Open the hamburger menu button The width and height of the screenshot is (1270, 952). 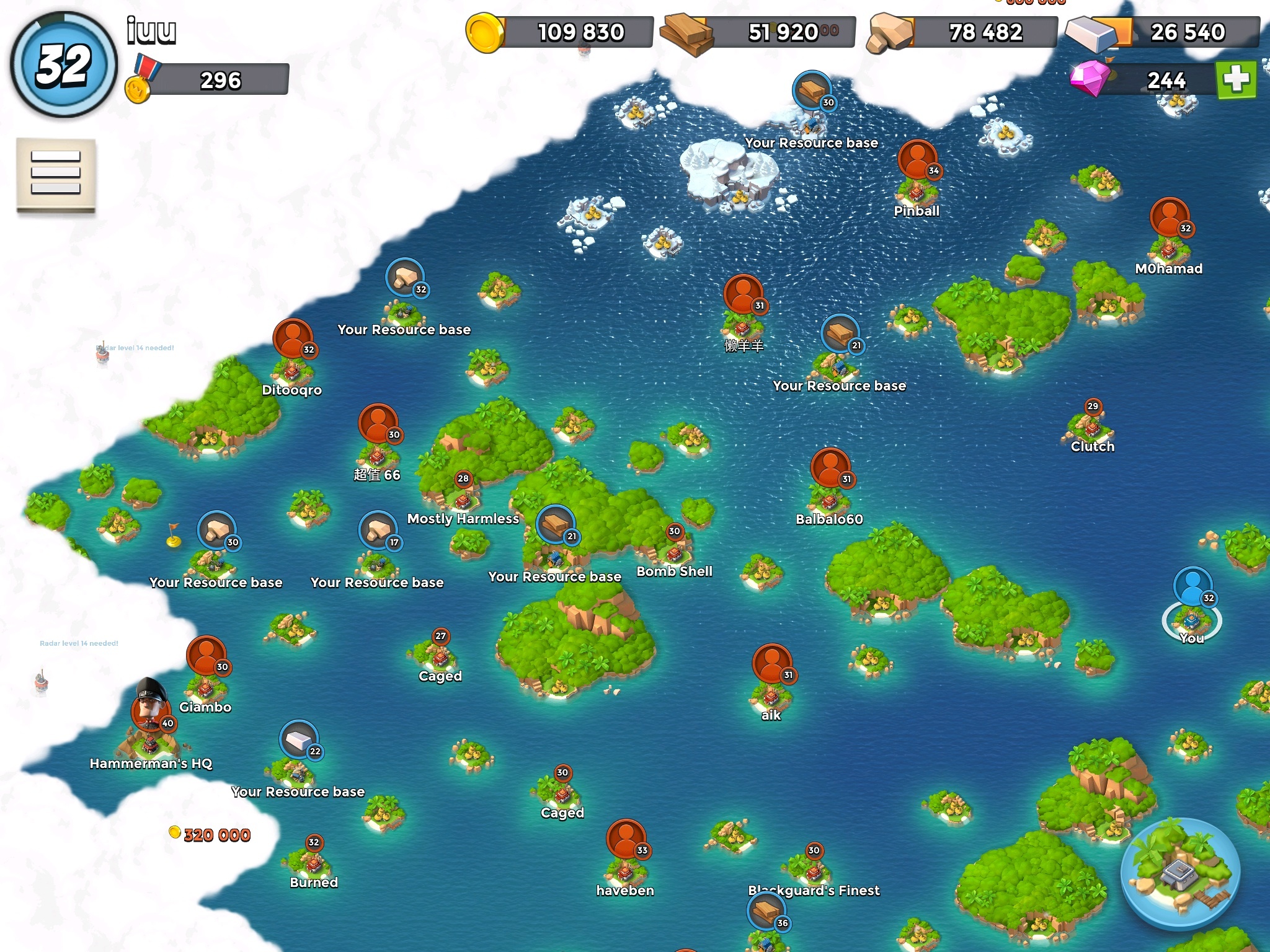[x=56, y=173]
